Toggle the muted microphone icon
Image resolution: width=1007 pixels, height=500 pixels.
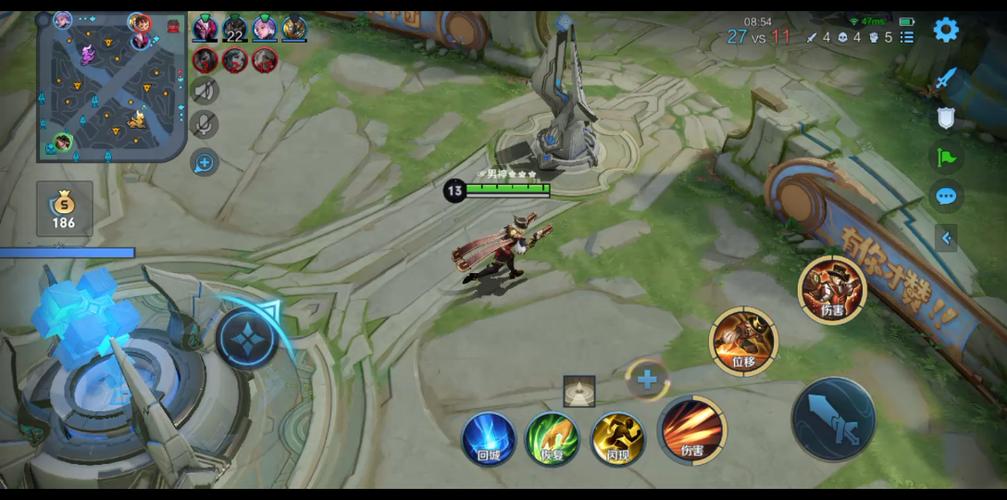point(204,124)
